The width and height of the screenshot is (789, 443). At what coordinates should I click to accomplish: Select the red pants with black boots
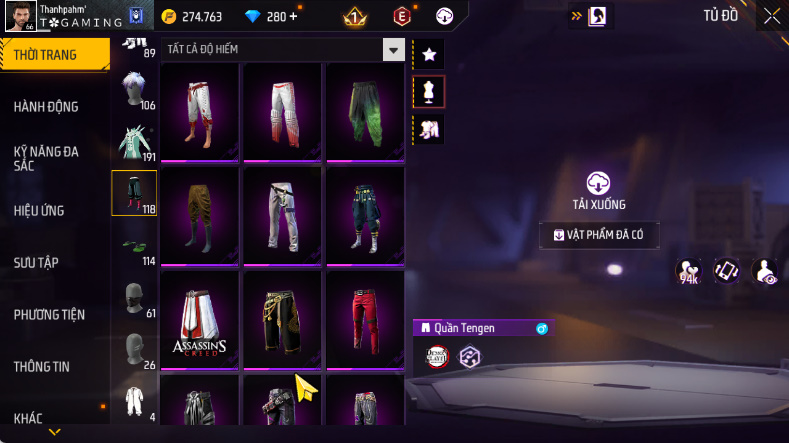364,320
